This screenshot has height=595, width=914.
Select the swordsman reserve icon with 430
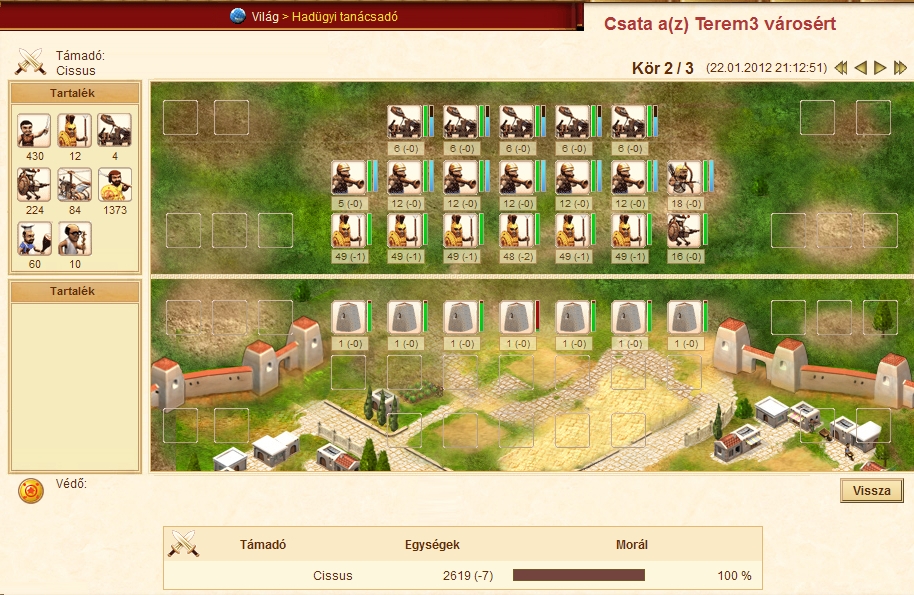34,131
